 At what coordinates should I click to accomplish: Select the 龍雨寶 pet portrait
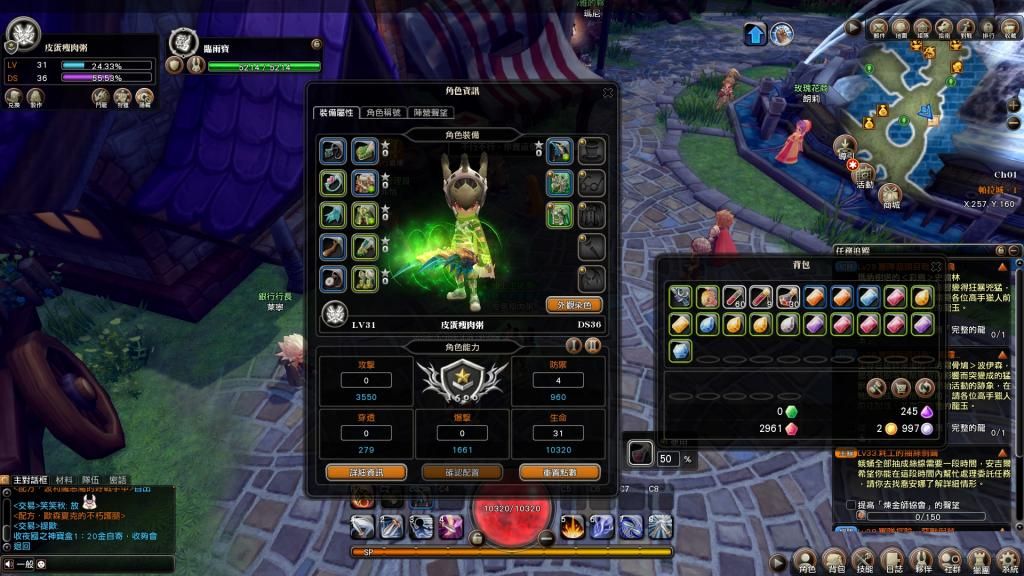point(183,42)
